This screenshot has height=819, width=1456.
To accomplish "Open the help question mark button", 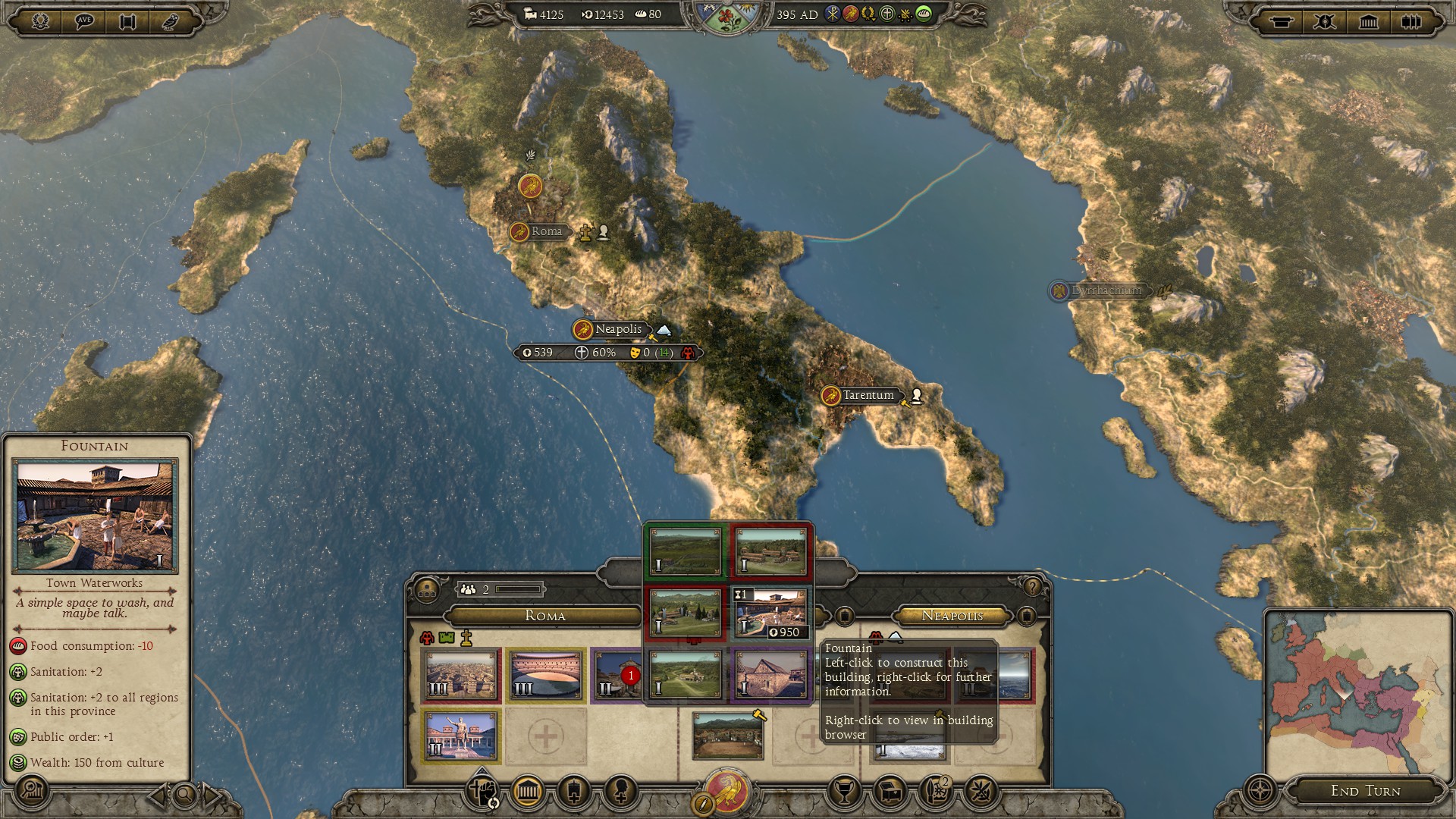I will 1031,587.
